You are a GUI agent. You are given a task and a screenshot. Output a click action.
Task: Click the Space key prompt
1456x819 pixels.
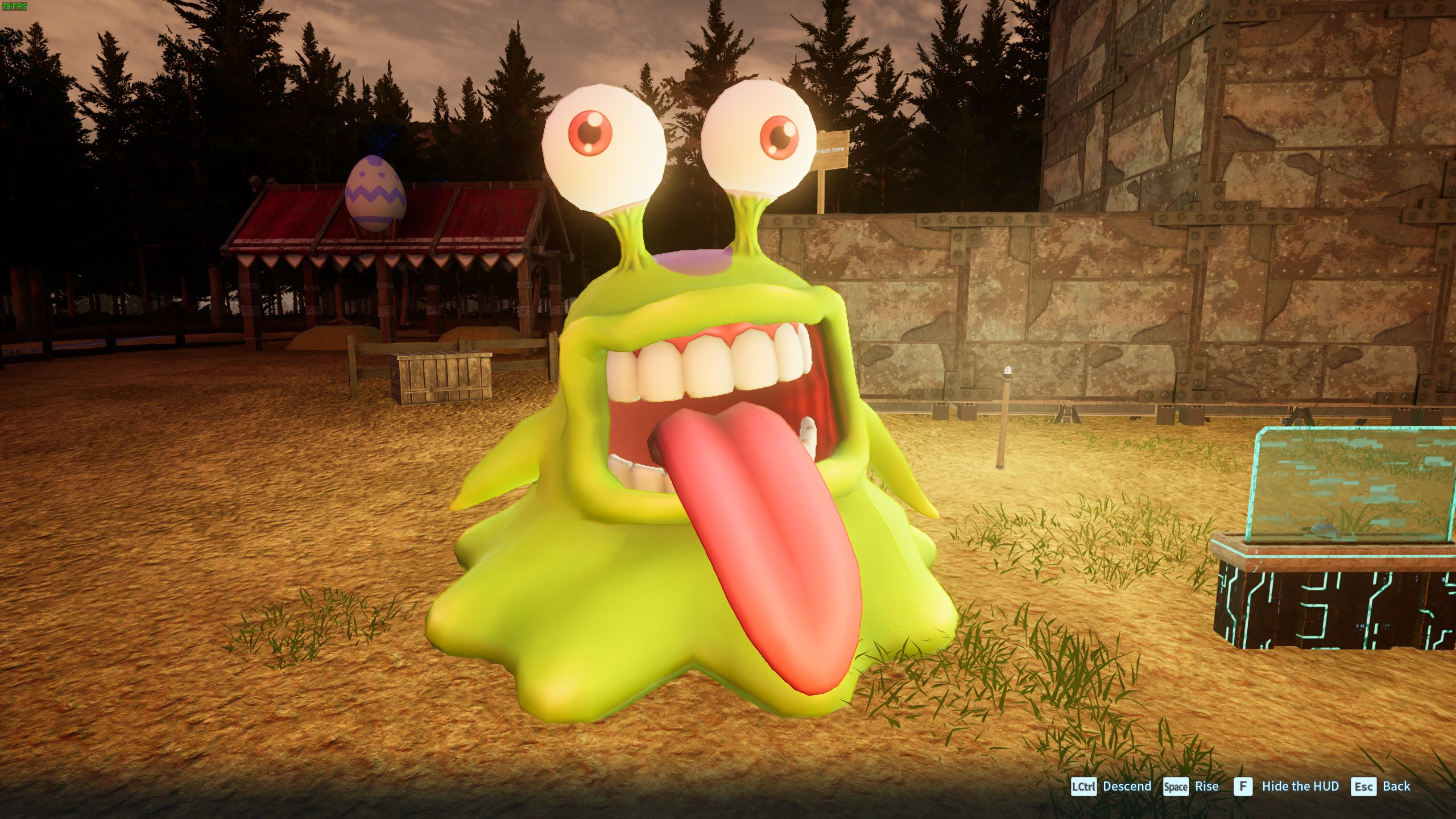click(x=1176, y=787)
